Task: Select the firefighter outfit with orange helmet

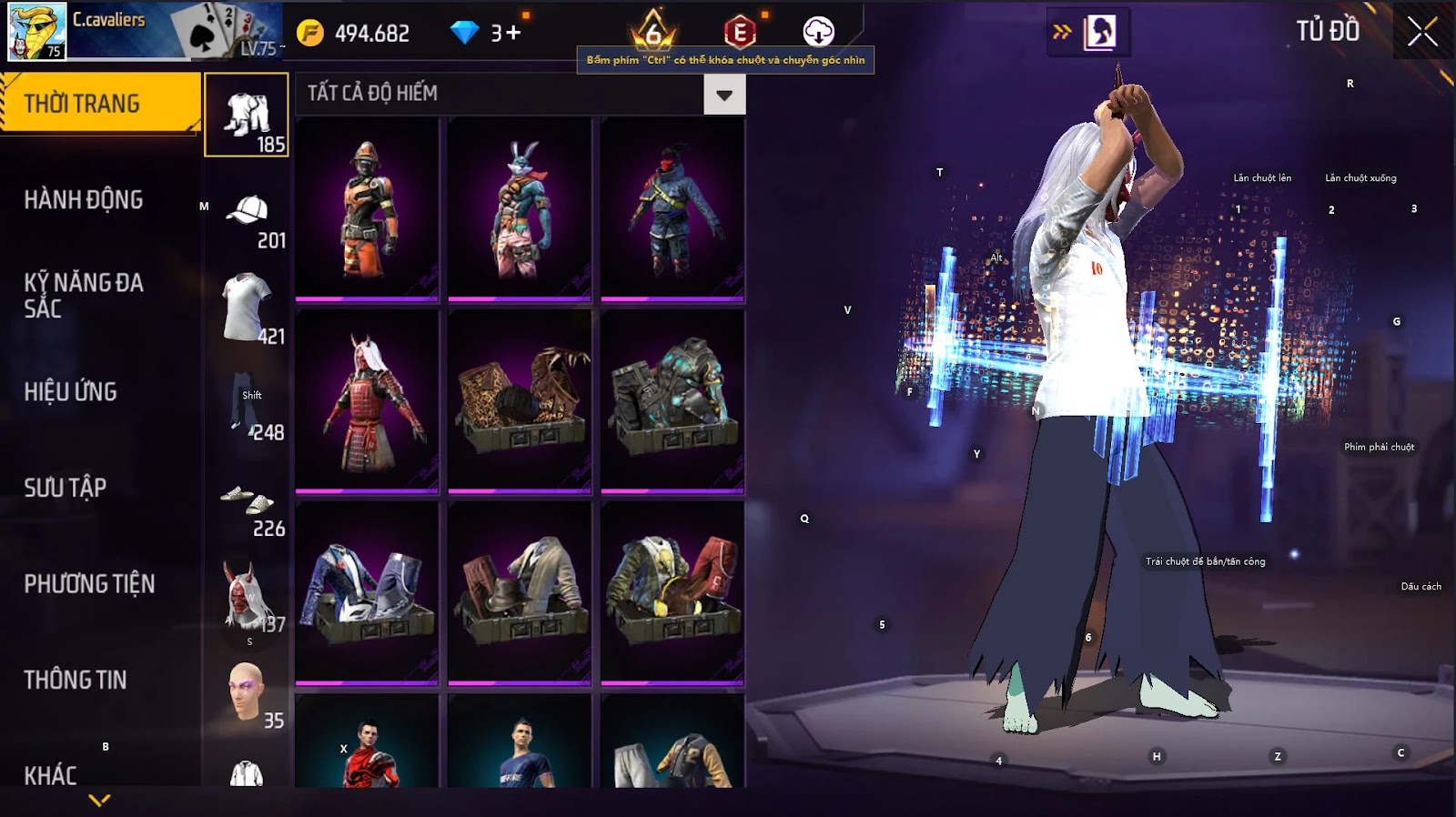Action: 367,209
